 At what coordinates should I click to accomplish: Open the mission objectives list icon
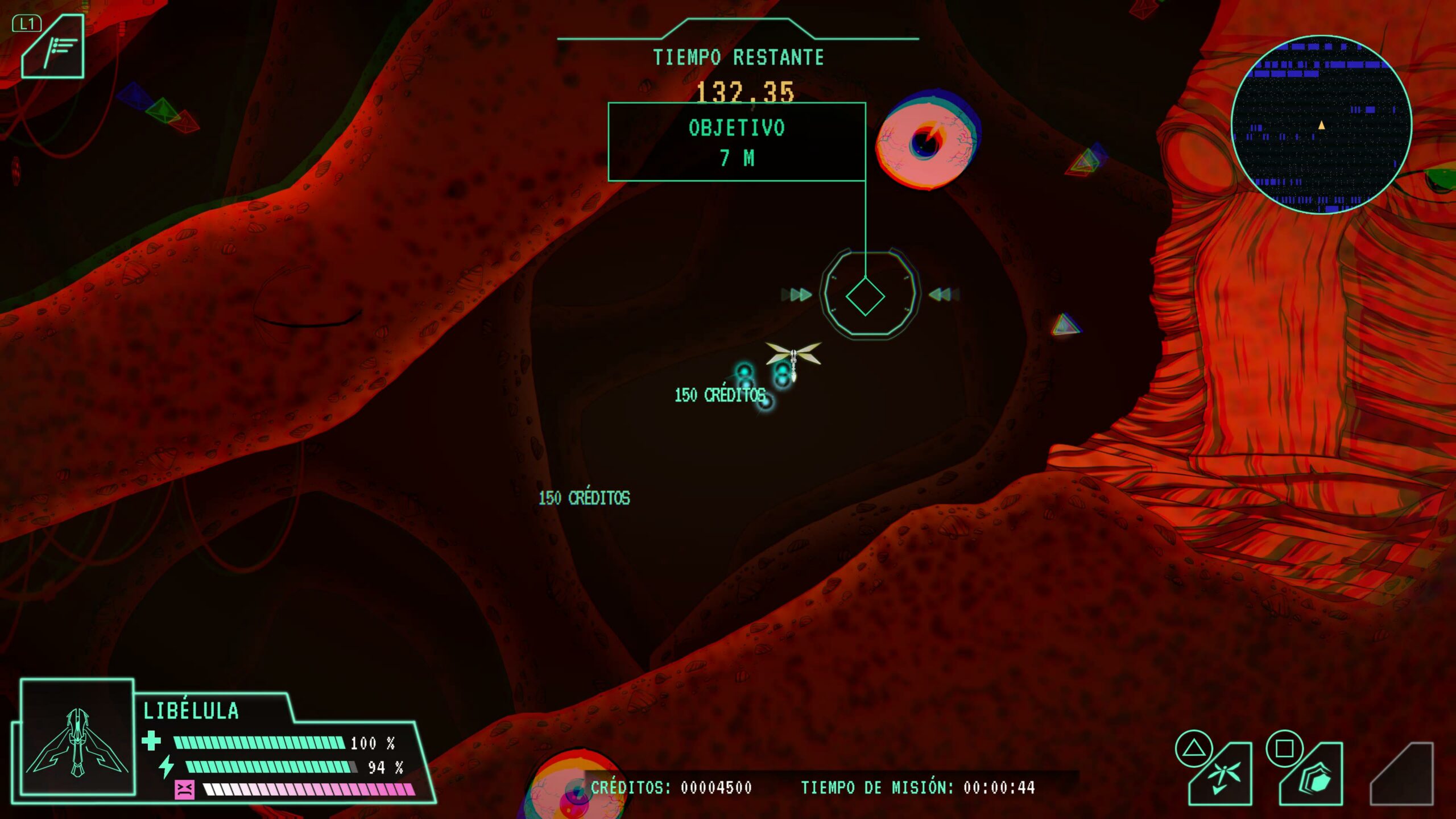(53, 48)
